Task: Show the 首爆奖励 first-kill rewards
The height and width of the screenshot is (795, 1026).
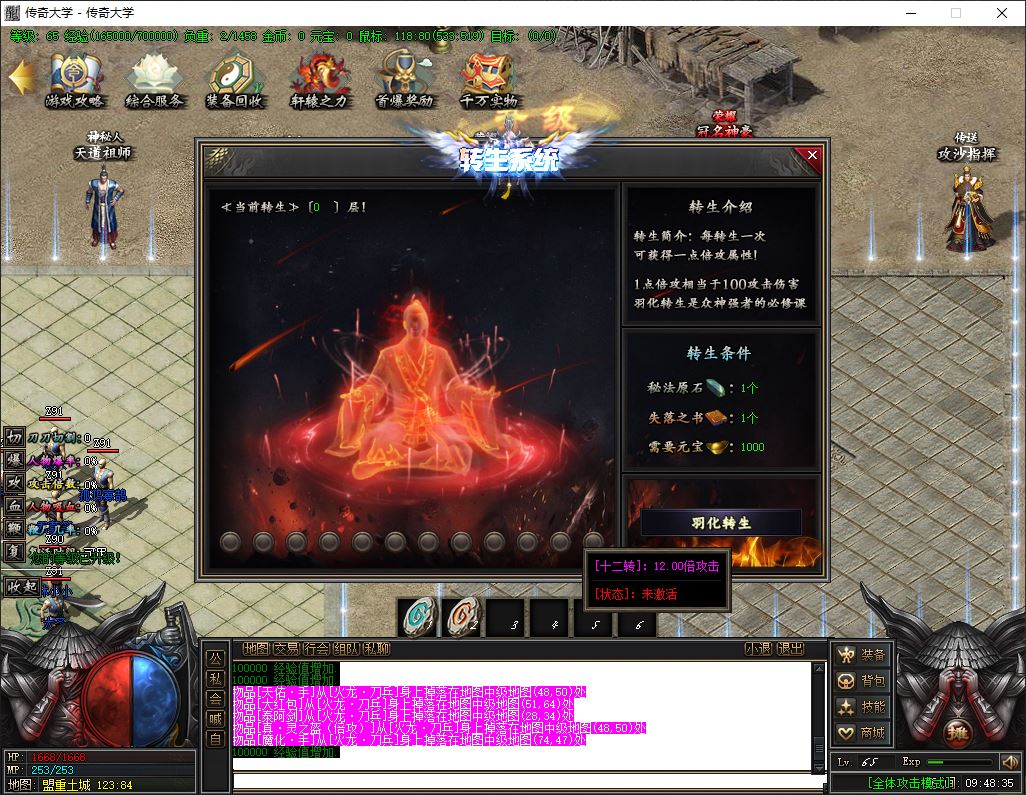Action: [404, 80]
